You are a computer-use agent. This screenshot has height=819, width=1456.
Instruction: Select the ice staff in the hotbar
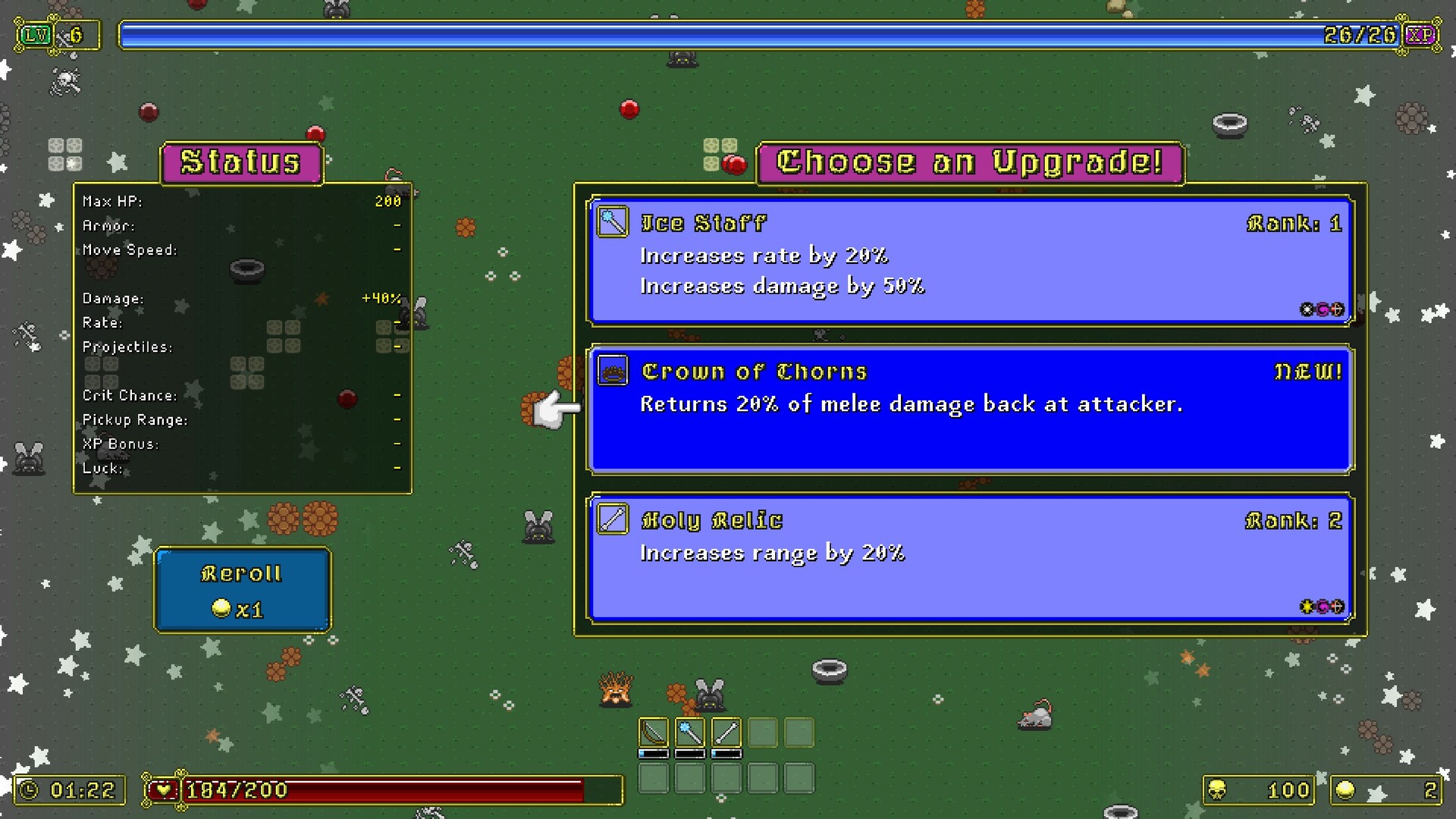click(690, 732)
